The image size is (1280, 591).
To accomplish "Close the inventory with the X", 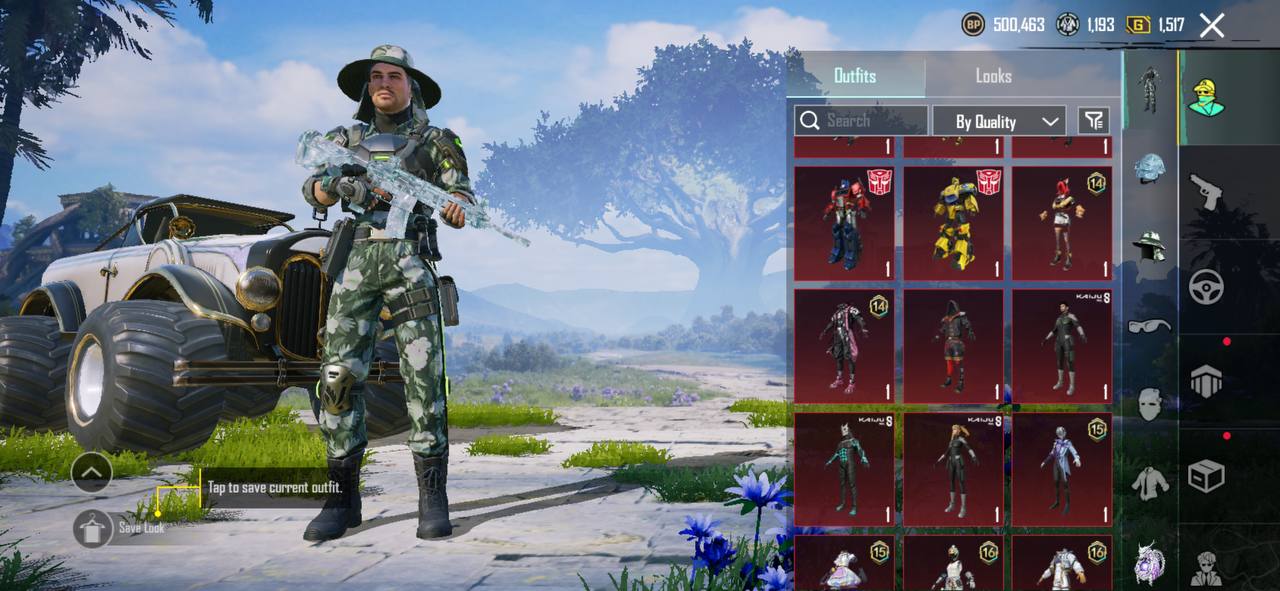I will tap(1212, 26).
